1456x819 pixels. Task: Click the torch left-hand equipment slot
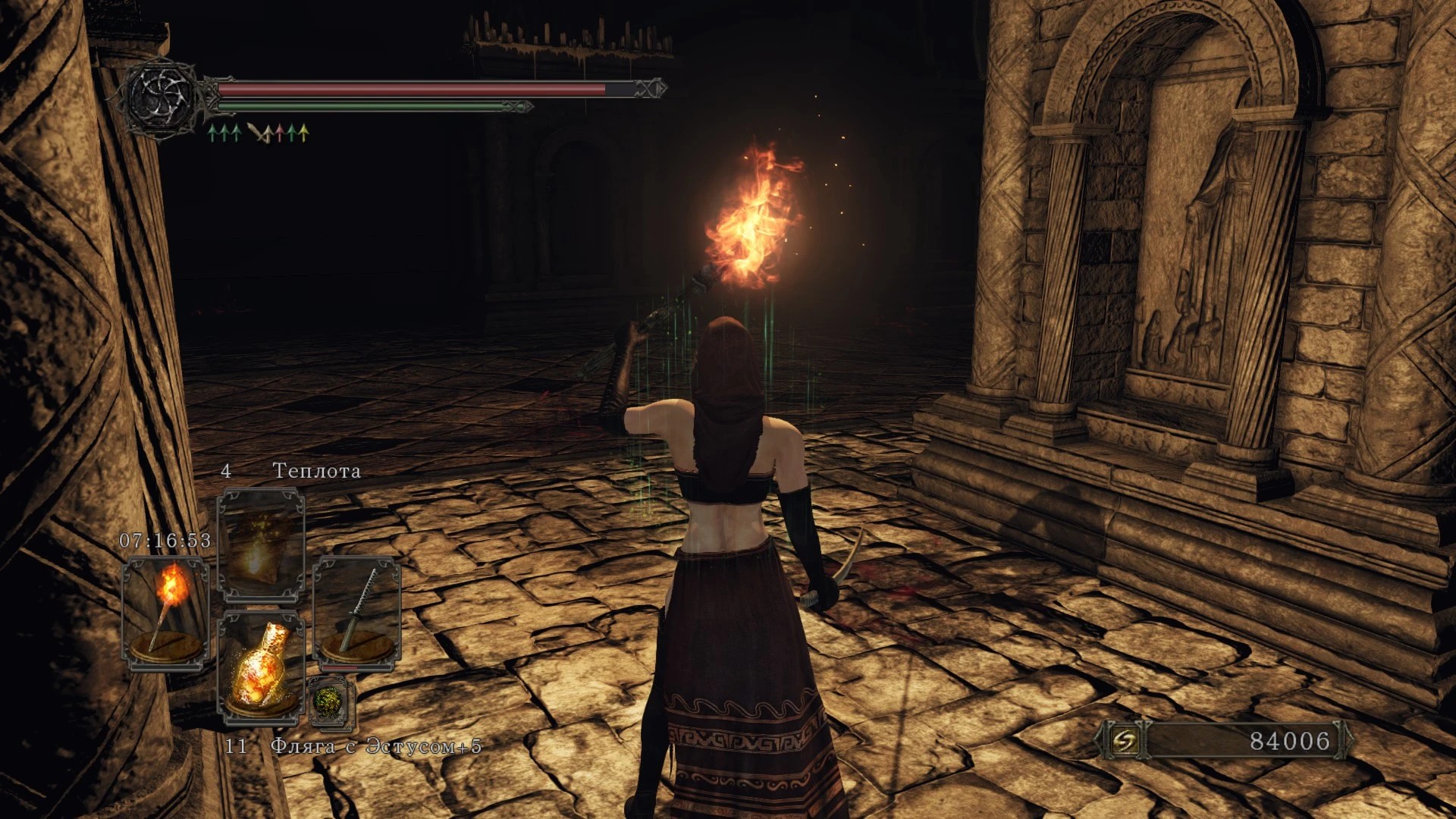pyautogui.click(x=165, y=613)
